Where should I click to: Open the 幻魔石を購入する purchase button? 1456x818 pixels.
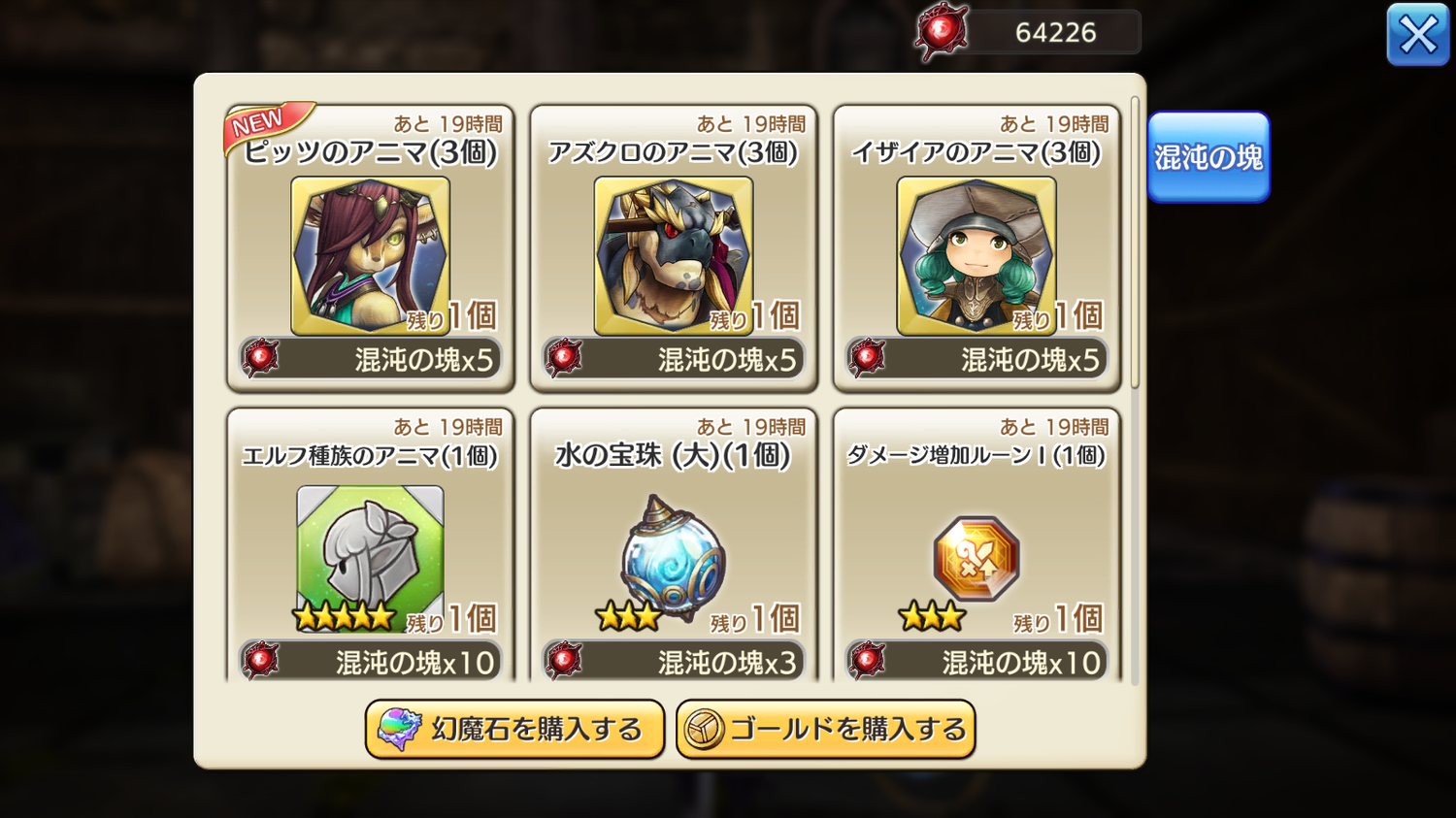514,729
